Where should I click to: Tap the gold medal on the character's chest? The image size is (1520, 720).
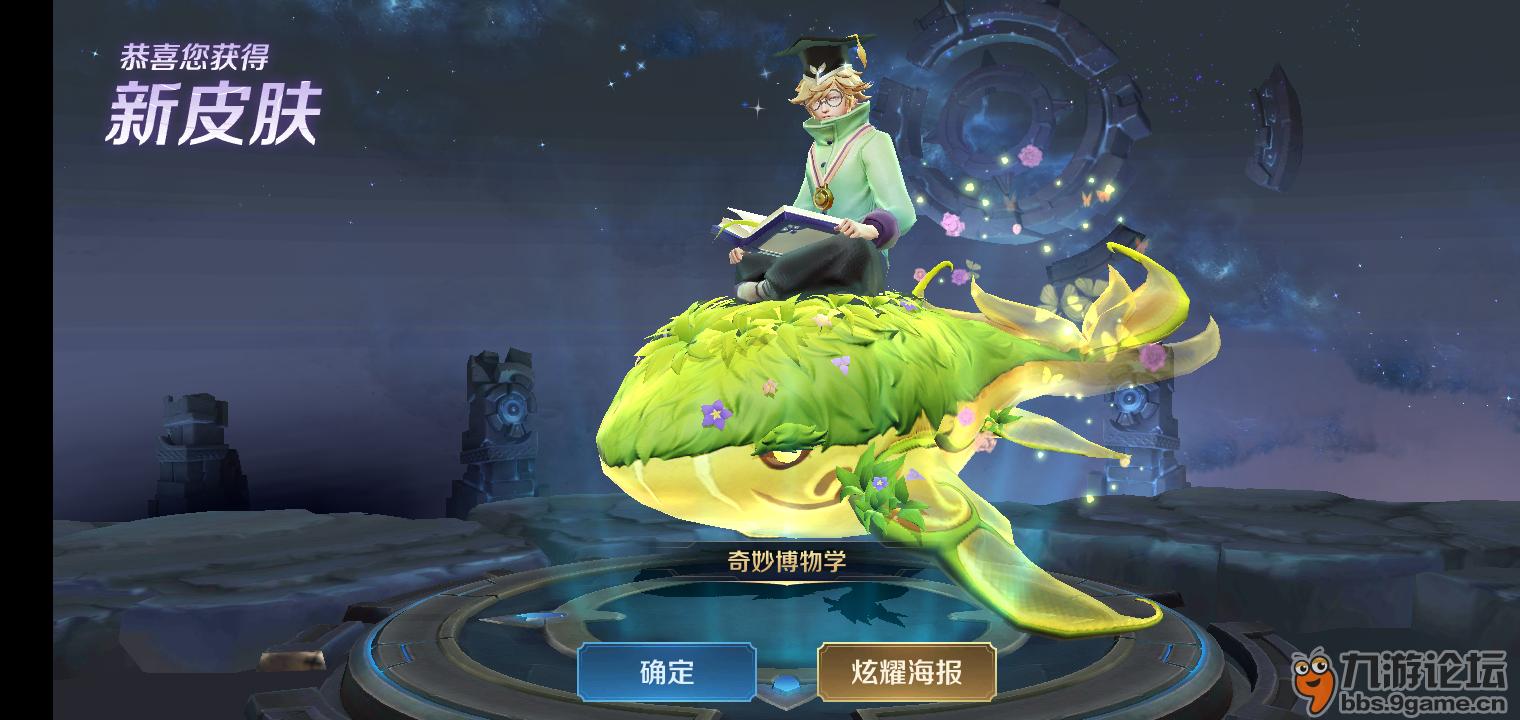tap(826, 196)
